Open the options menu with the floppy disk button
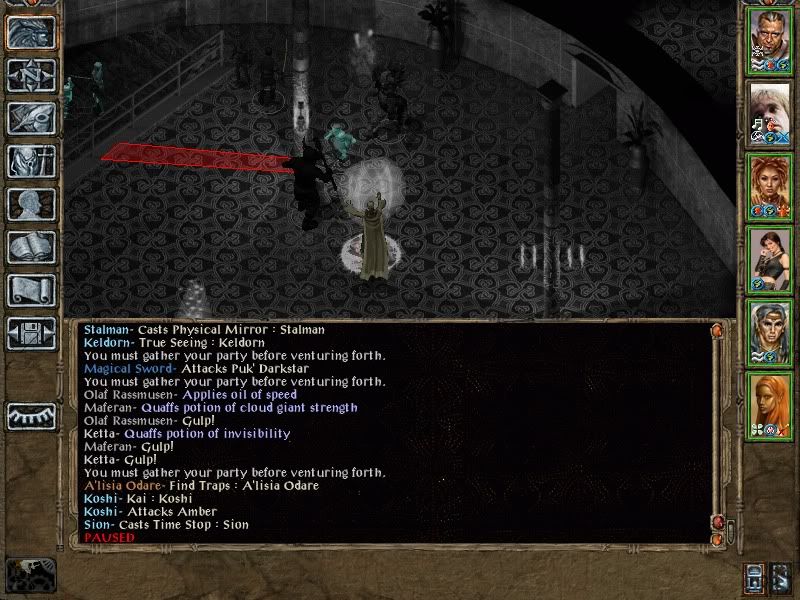 (30, 333)
